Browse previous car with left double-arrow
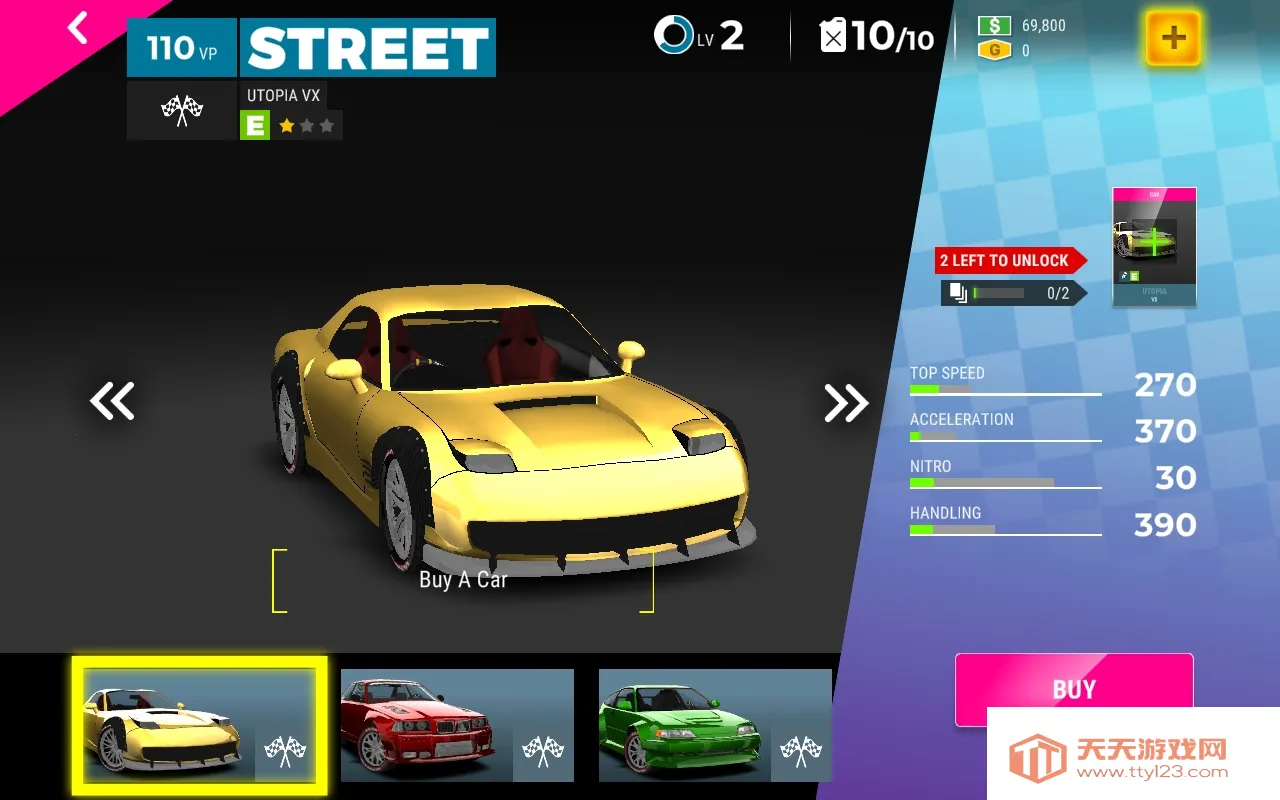1280x800 pixels. coord(112,401)
